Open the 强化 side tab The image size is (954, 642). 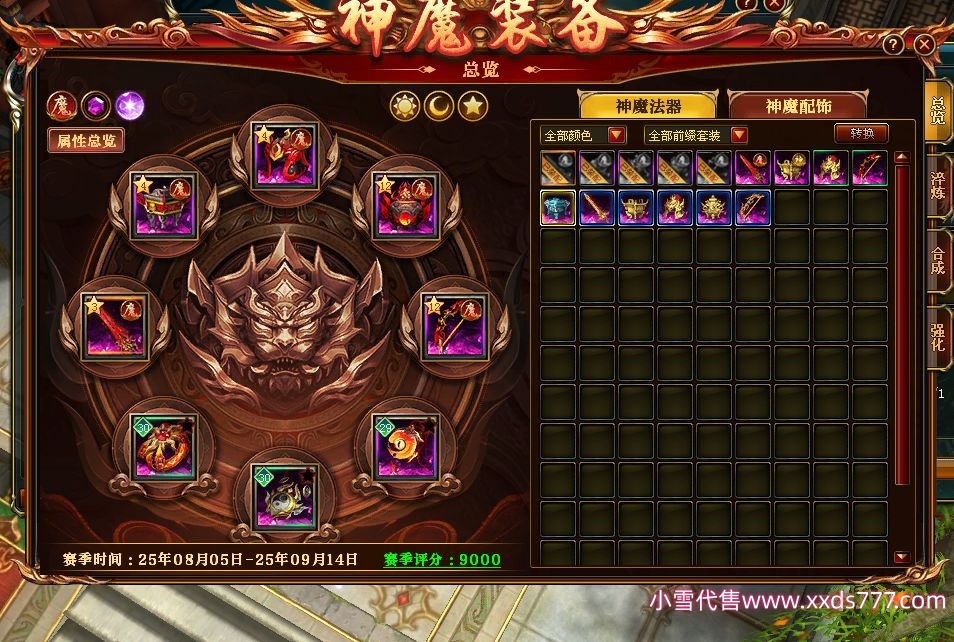point(939,338)
